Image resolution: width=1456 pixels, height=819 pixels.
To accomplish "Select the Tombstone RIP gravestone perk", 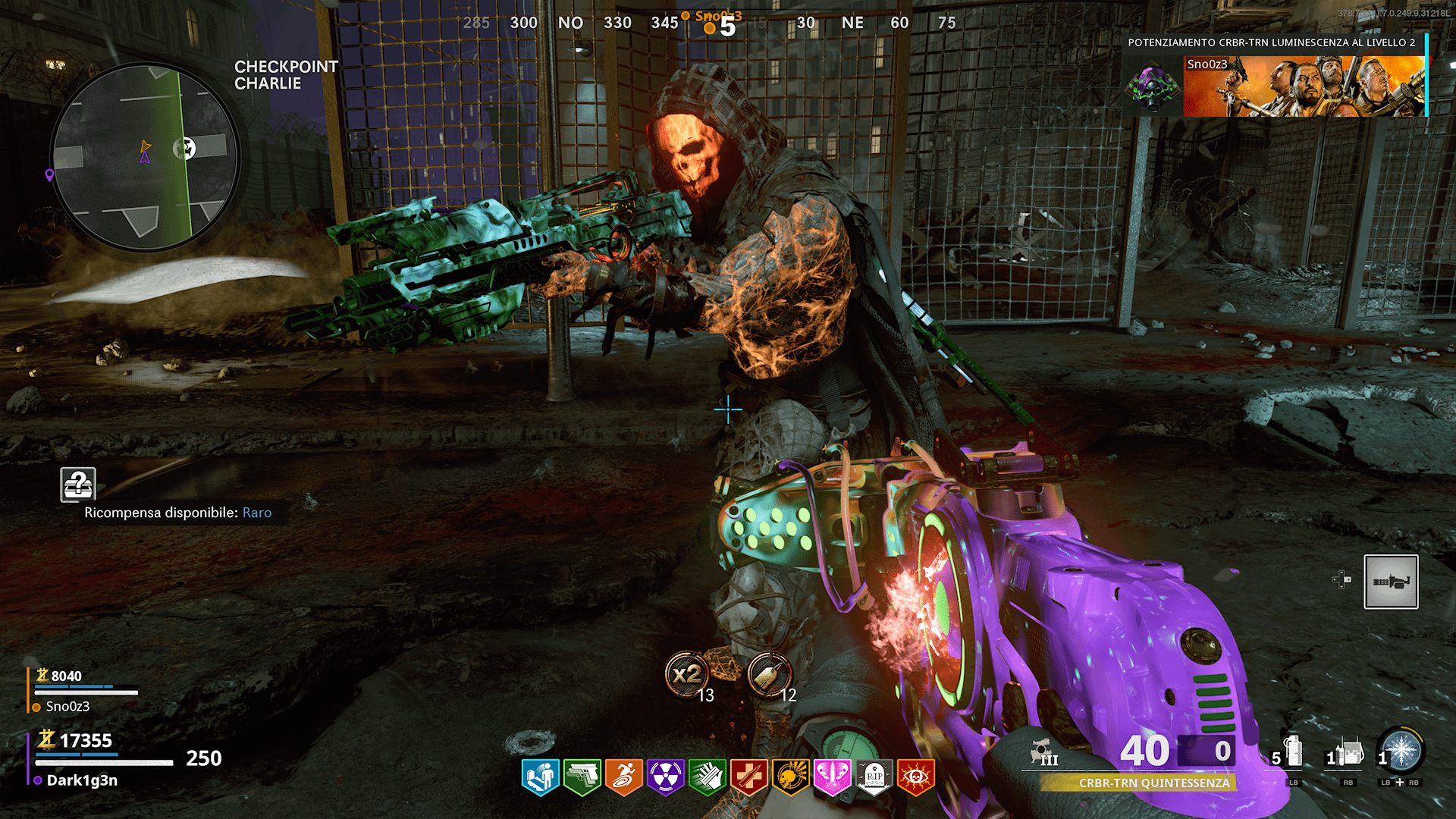I will [874, 777].
